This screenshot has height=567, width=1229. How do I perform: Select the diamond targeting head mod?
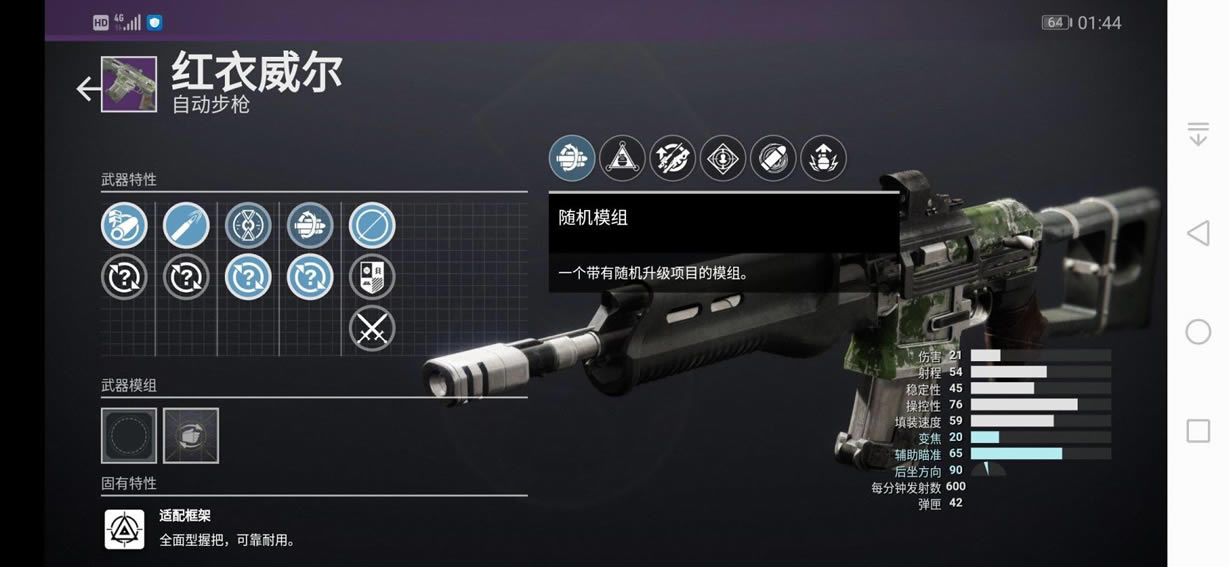pos(722,158)
